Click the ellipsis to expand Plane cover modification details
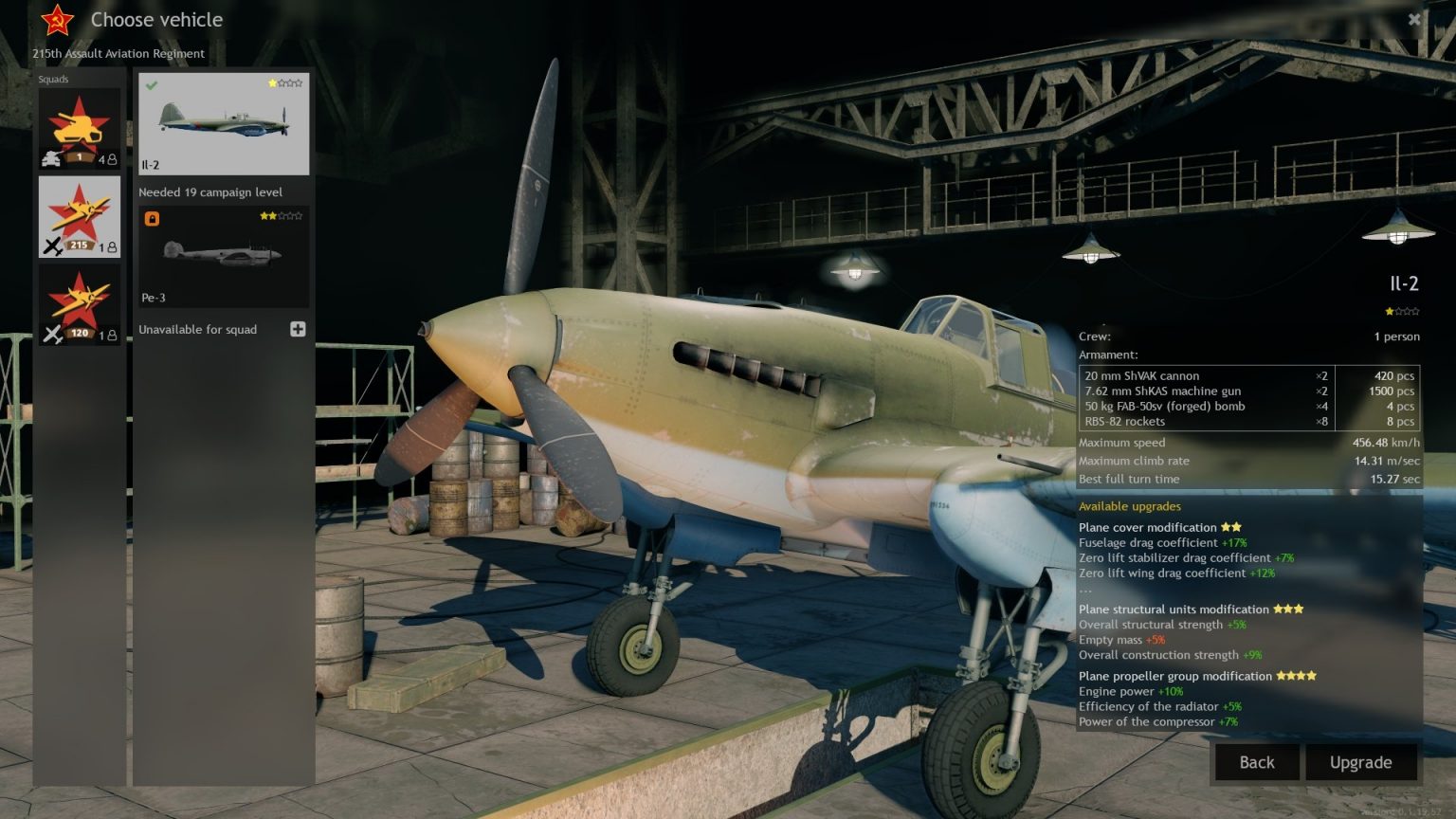The height and width of the screenshot is (819, 1456). pyautogui.click(x=1084, y=588)
